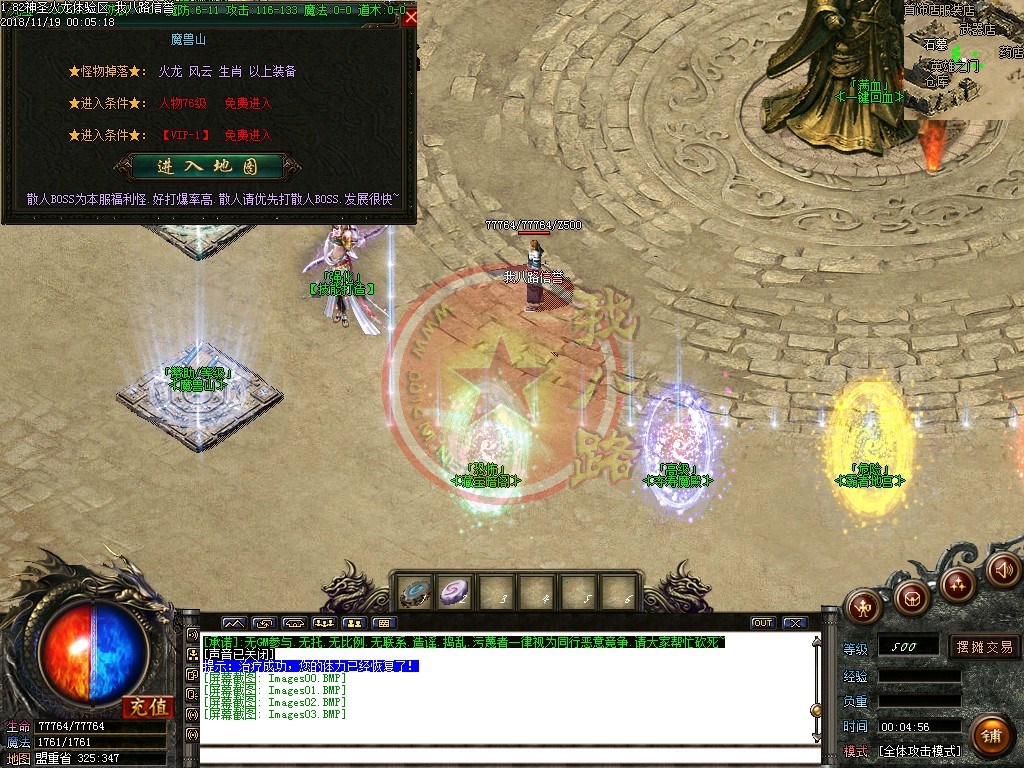Open the 充值 recharge button

pos(148,708)
